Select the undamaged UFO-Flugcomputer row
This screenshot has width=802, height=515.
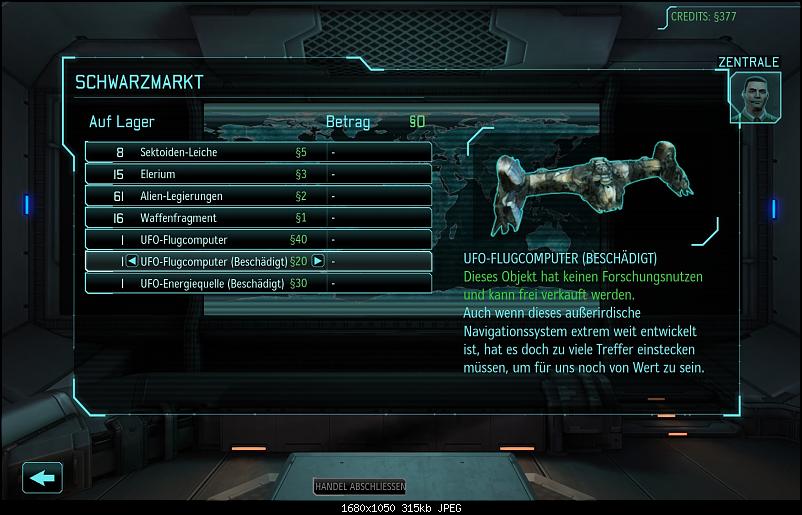pyautogui.click(x=258, y=240)
